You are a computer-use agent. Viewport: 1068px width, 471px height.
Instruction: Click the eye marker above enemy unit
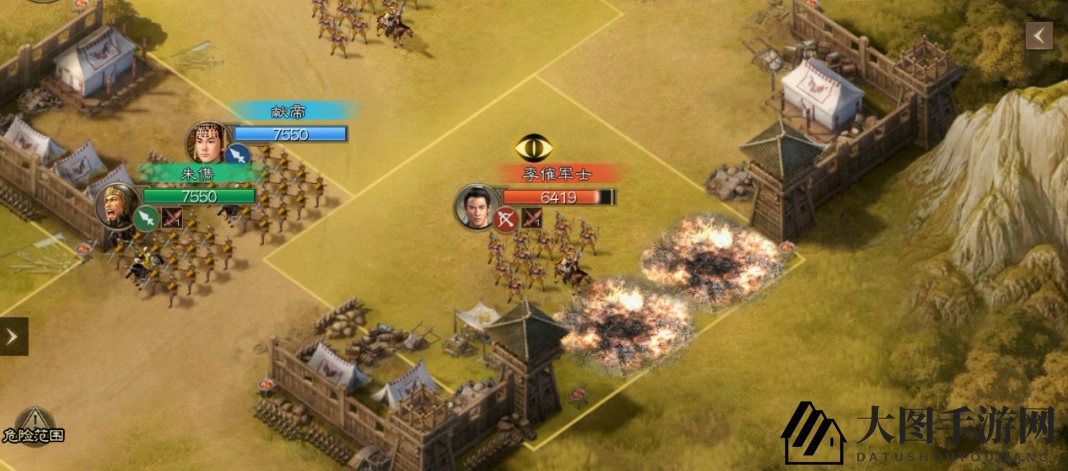pyautogui.click(x=534, y=149)
